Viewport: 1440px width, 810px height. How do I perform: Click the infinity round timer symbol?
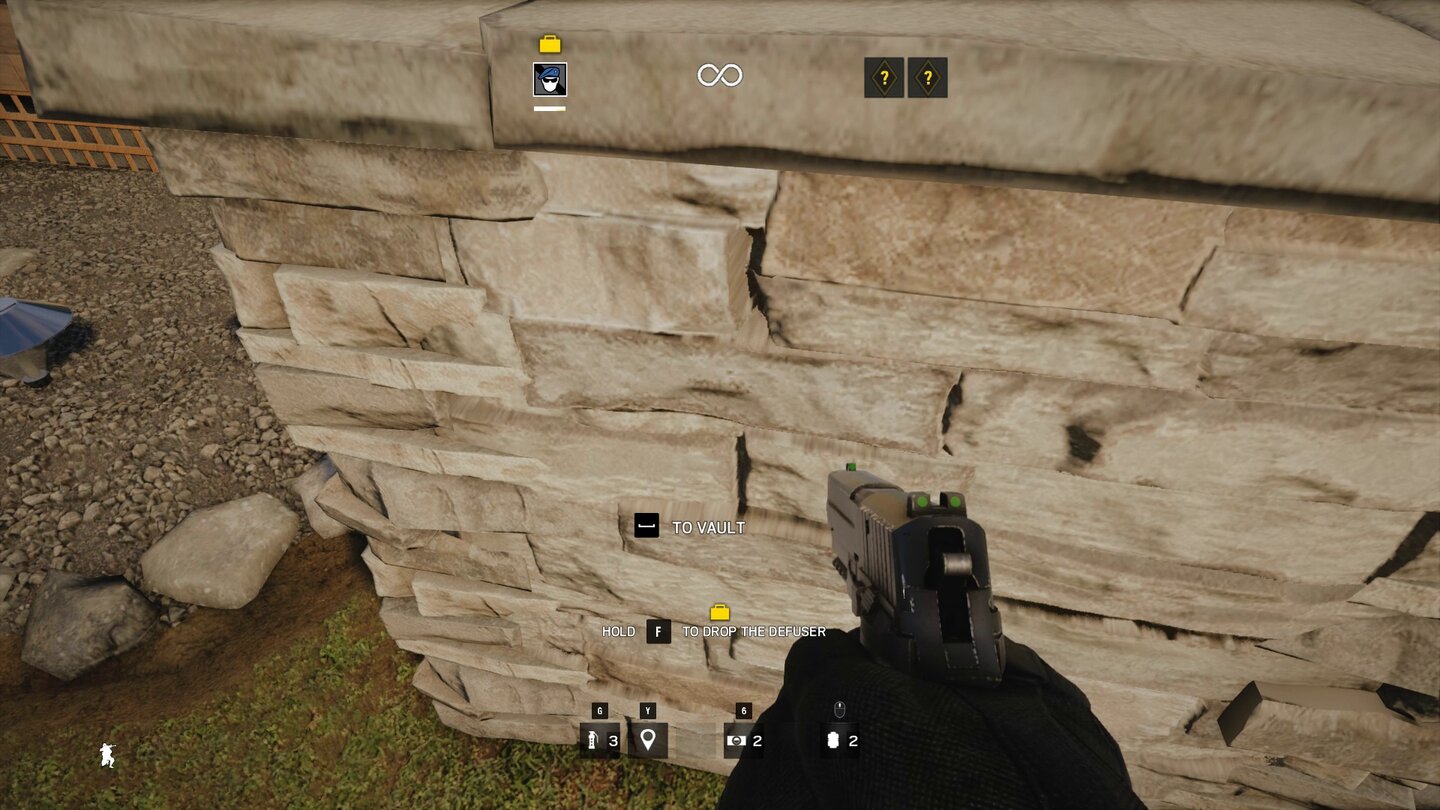point(719,75)
